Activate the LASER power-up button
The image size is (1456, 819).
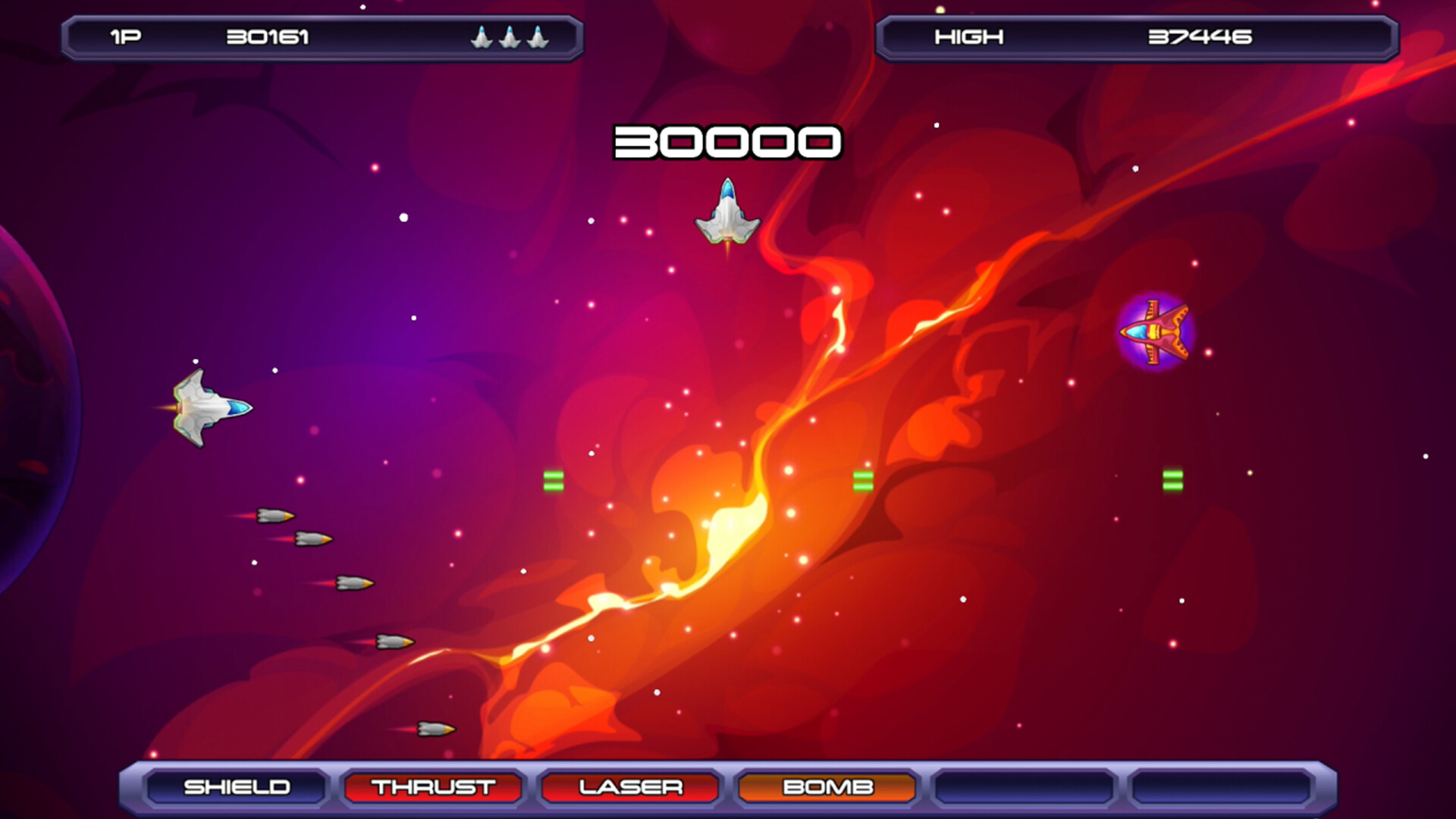coord(629,787)
